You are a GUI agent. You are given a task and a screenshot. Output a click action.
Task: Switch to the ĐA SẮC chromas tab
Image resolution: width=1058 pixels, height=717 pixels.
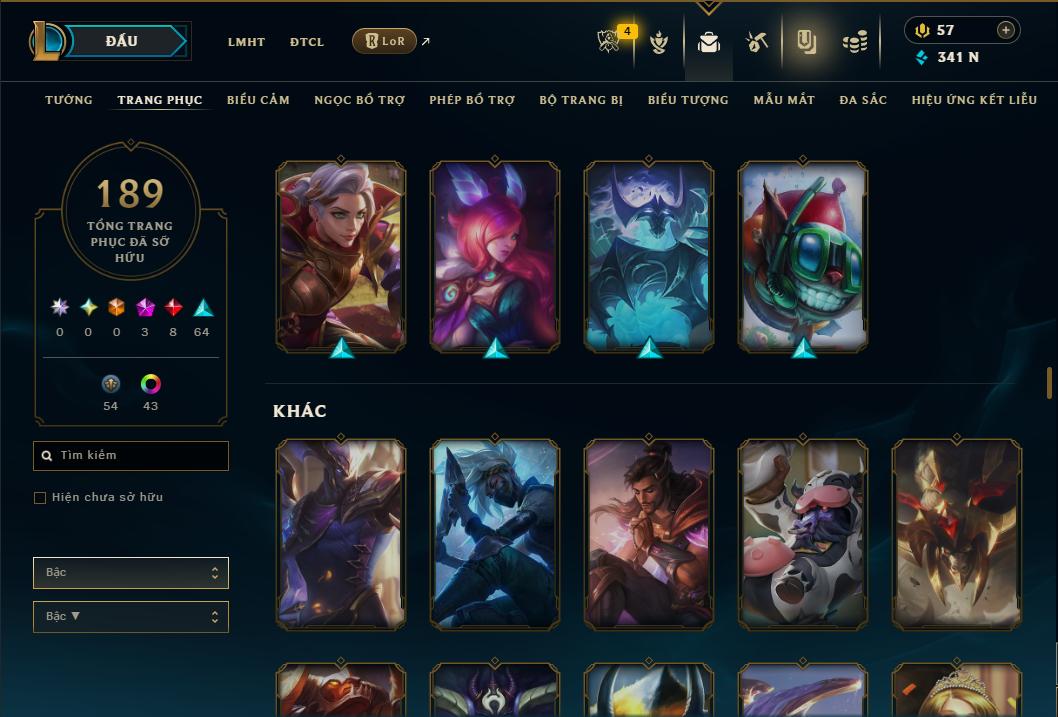point(863,100)
